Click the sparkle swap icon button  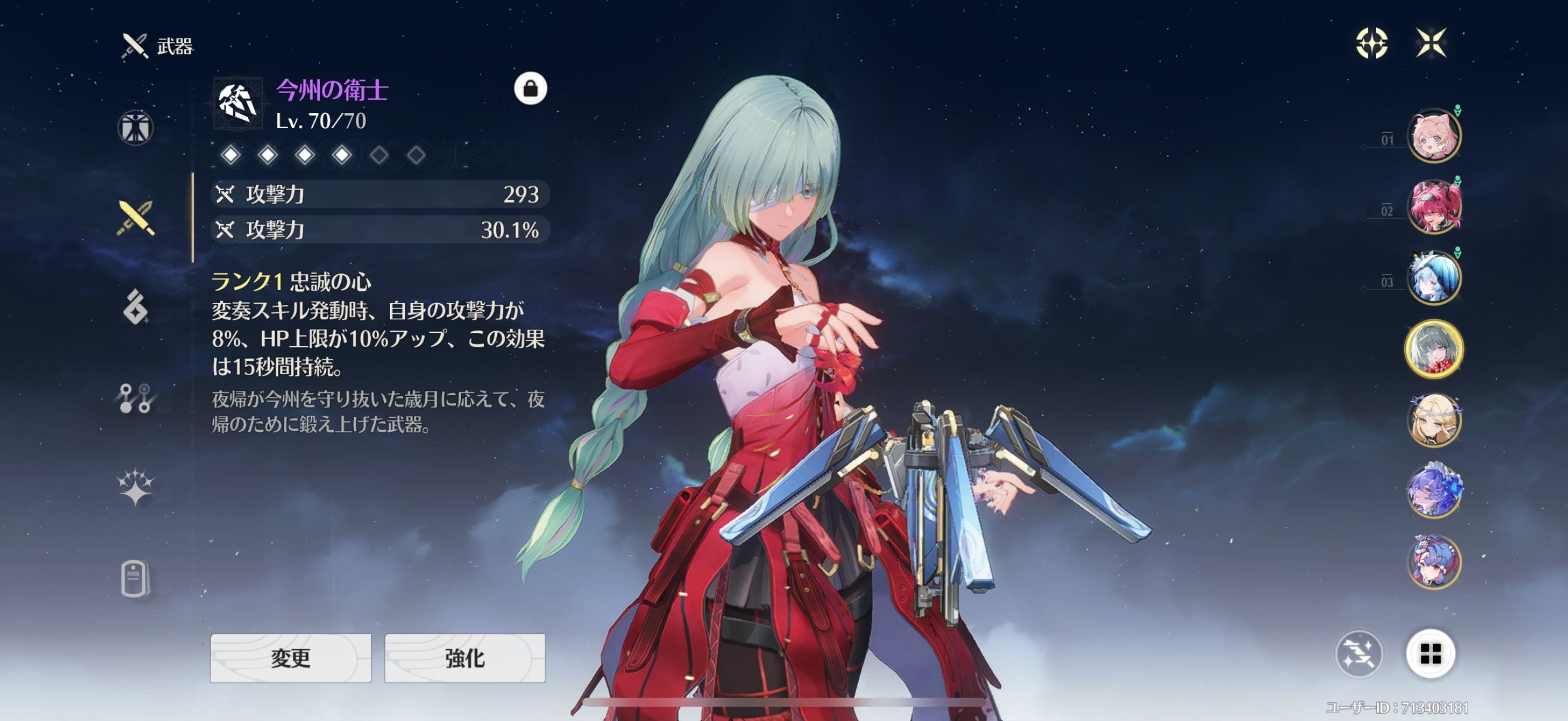1359,654
